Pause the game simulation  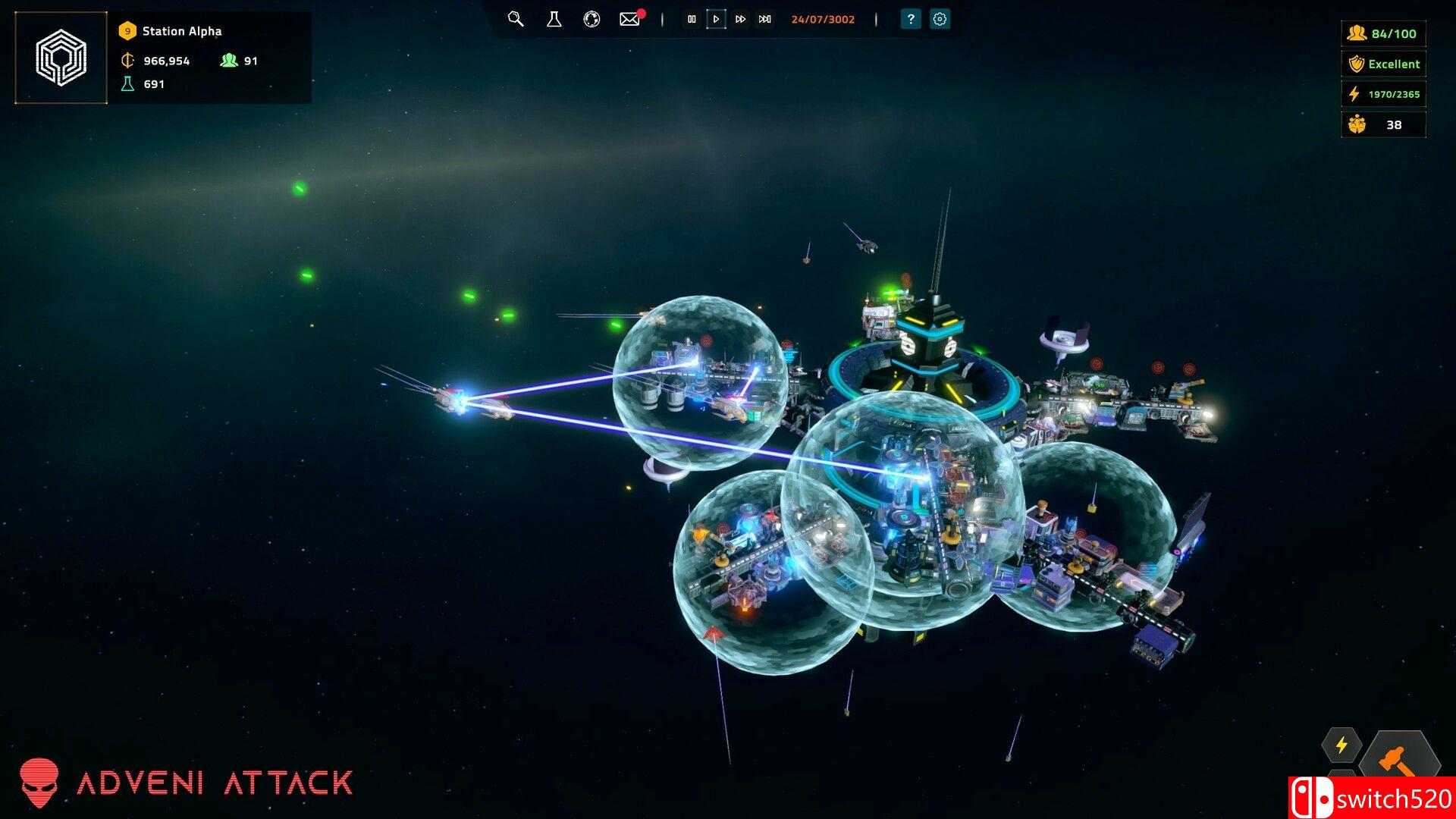pyautogui.click(x=692, y=20)
